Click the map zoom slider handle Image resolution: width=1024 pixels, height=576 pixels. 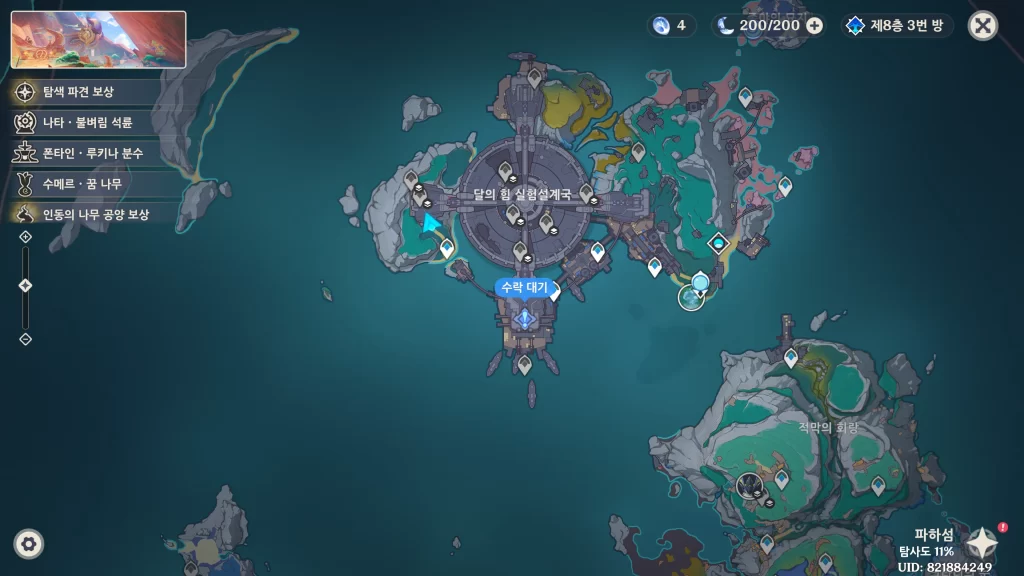(26, 286)
